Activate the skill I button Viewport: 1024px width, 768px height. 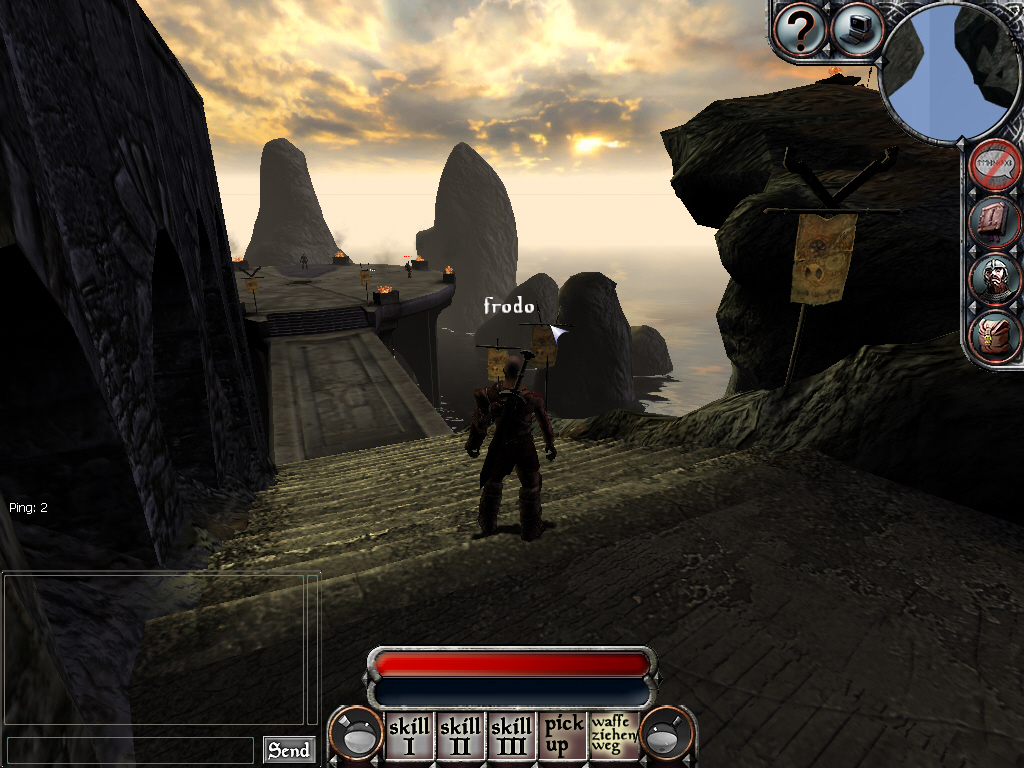coord(409,736)
